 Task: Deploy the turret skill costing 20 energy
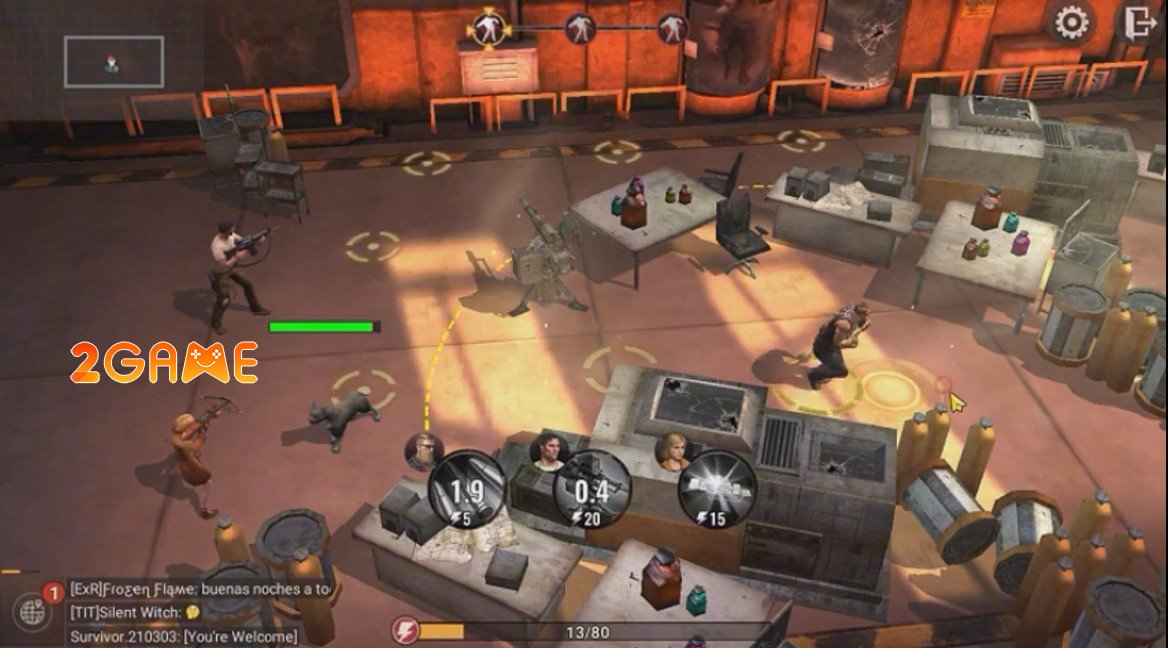592,489
